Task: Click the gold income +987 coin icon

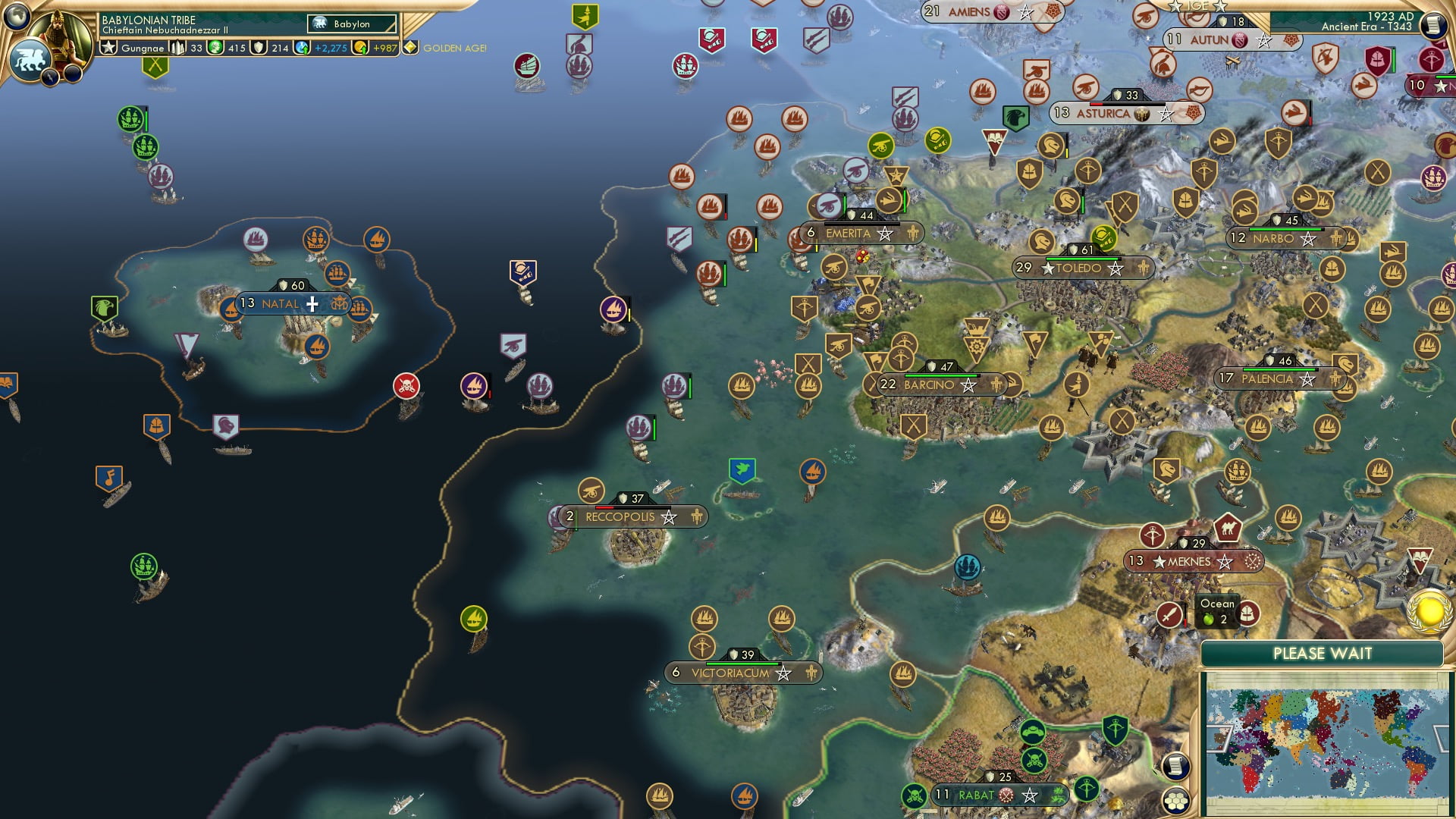Action: coord(362,49)
